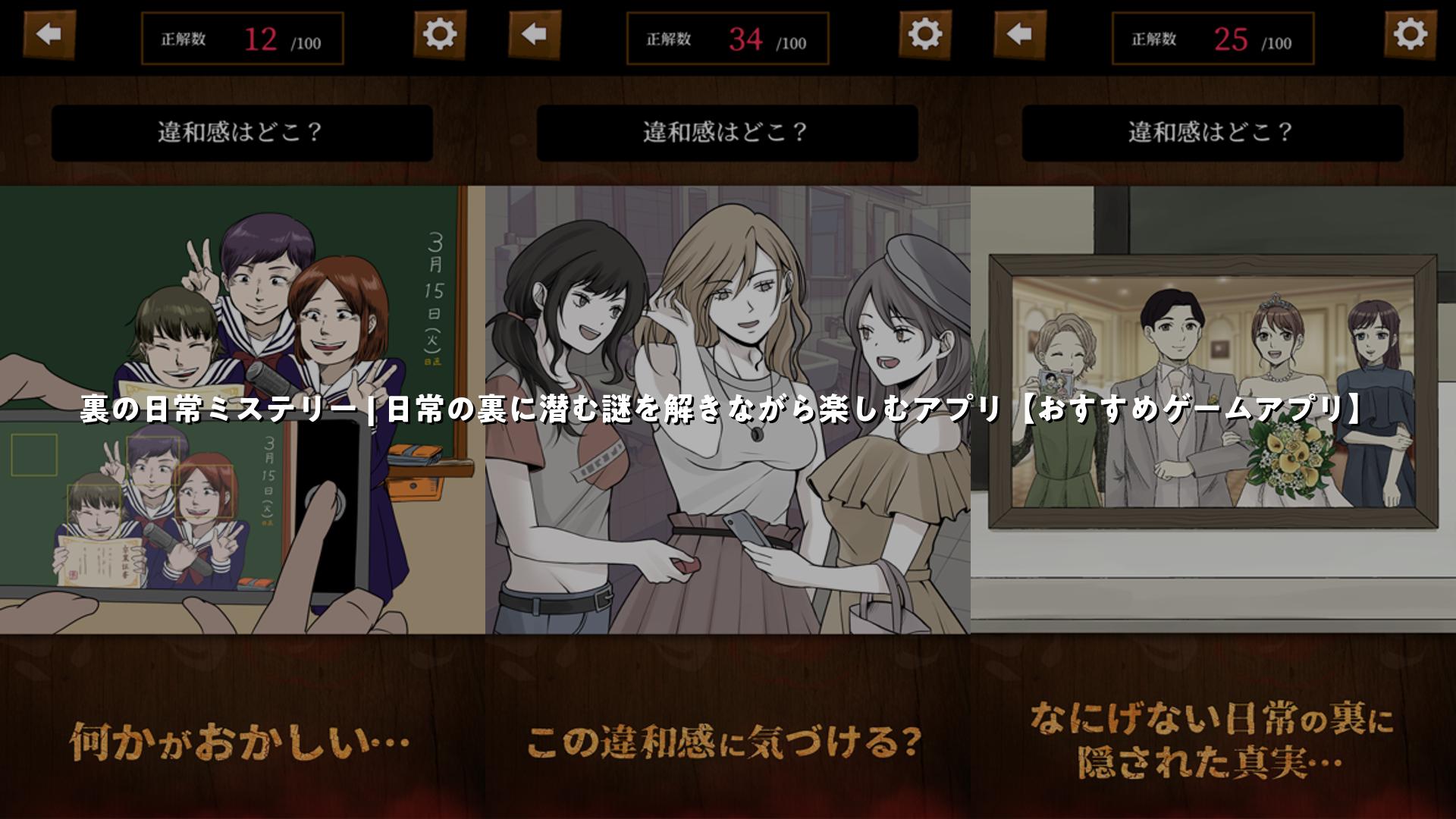Select the back arrow beside the 25/100 counter
Image resolution: width=1456 pixels, height=819 pixels.
(x=1020, y=34)
